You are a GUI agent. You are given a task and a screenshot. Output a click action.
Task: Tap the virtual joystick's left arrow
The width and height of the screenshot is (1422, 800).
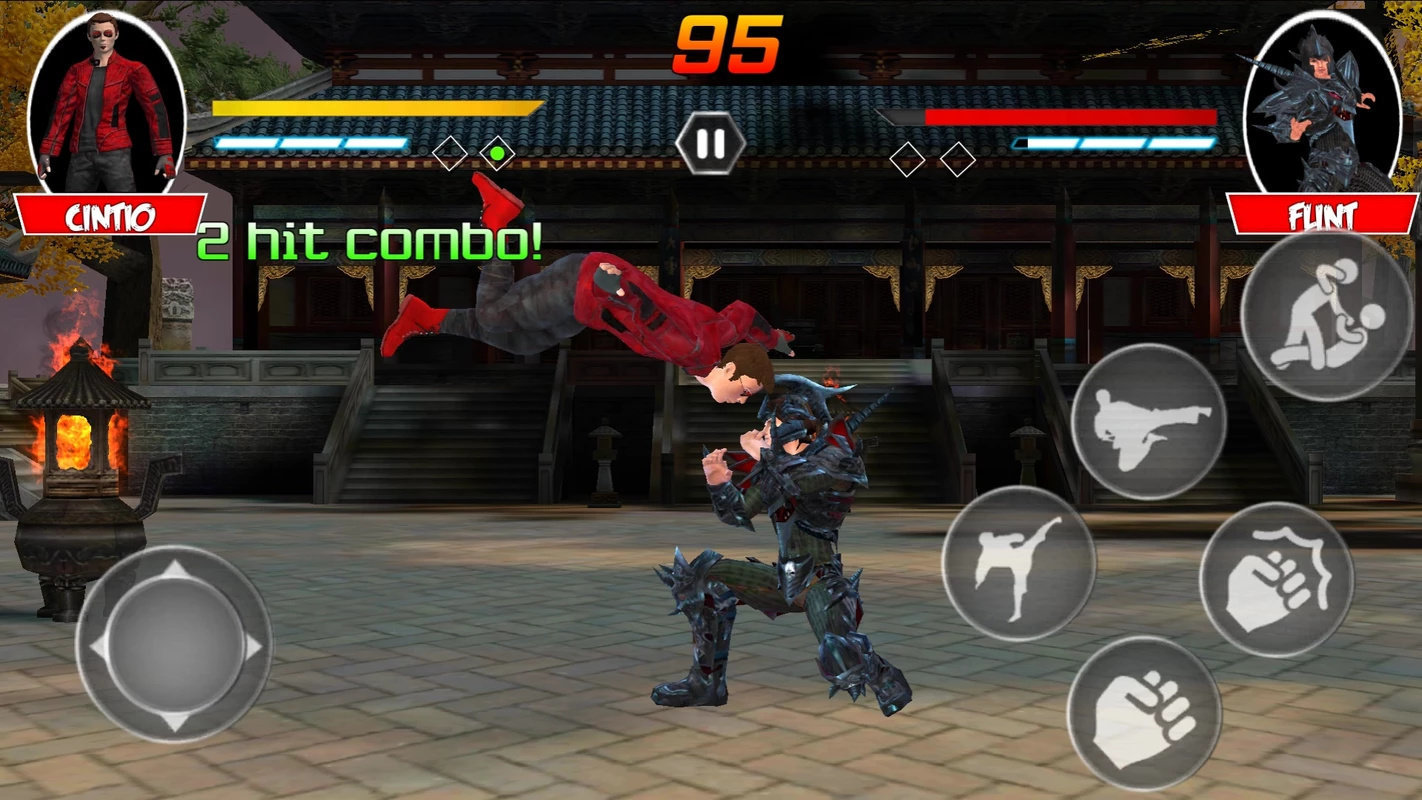[x=98, y=647]
